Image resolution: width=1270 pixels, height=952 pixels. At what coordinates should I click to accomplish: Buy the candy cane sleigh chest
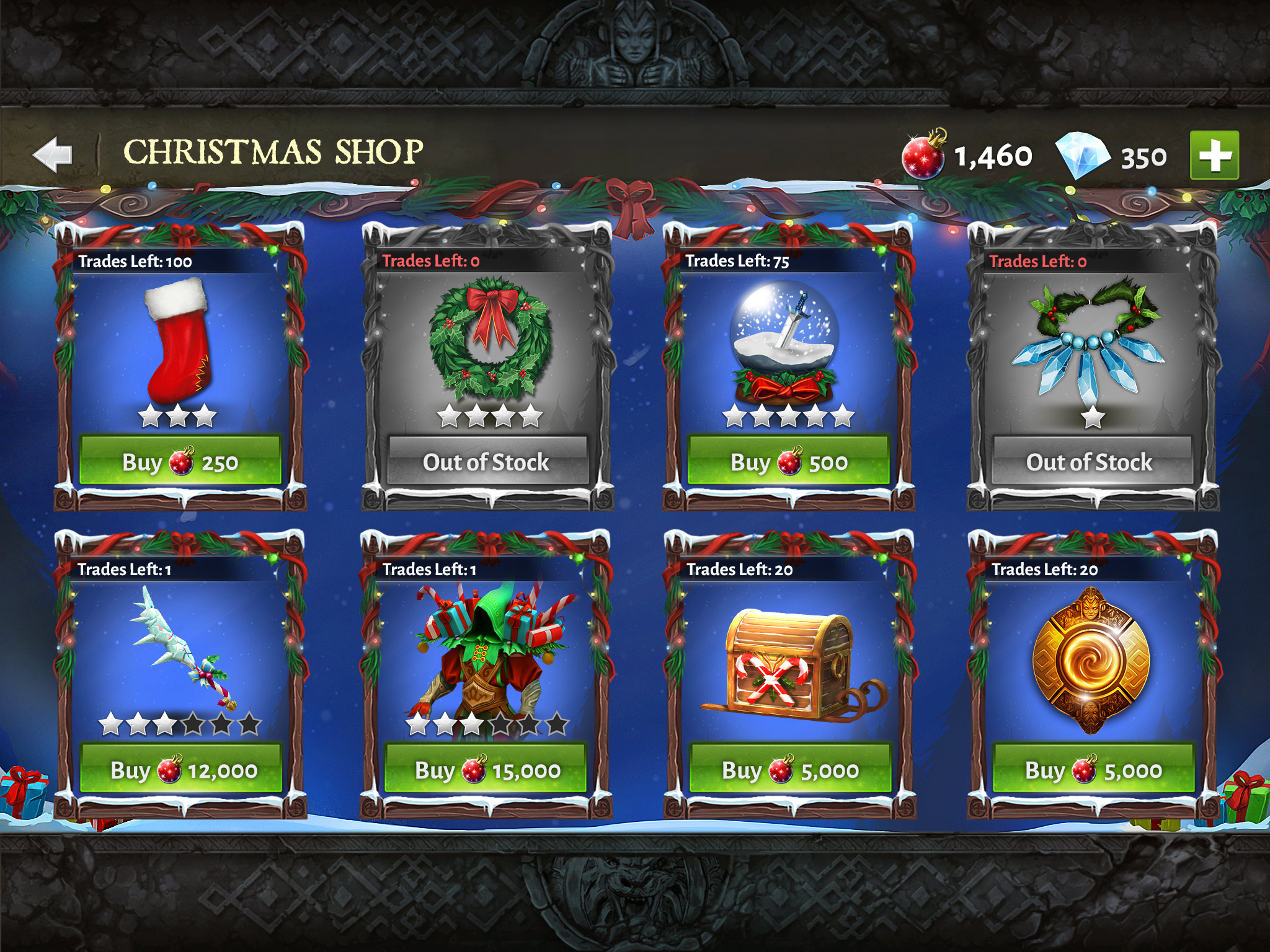coord(789,769)
